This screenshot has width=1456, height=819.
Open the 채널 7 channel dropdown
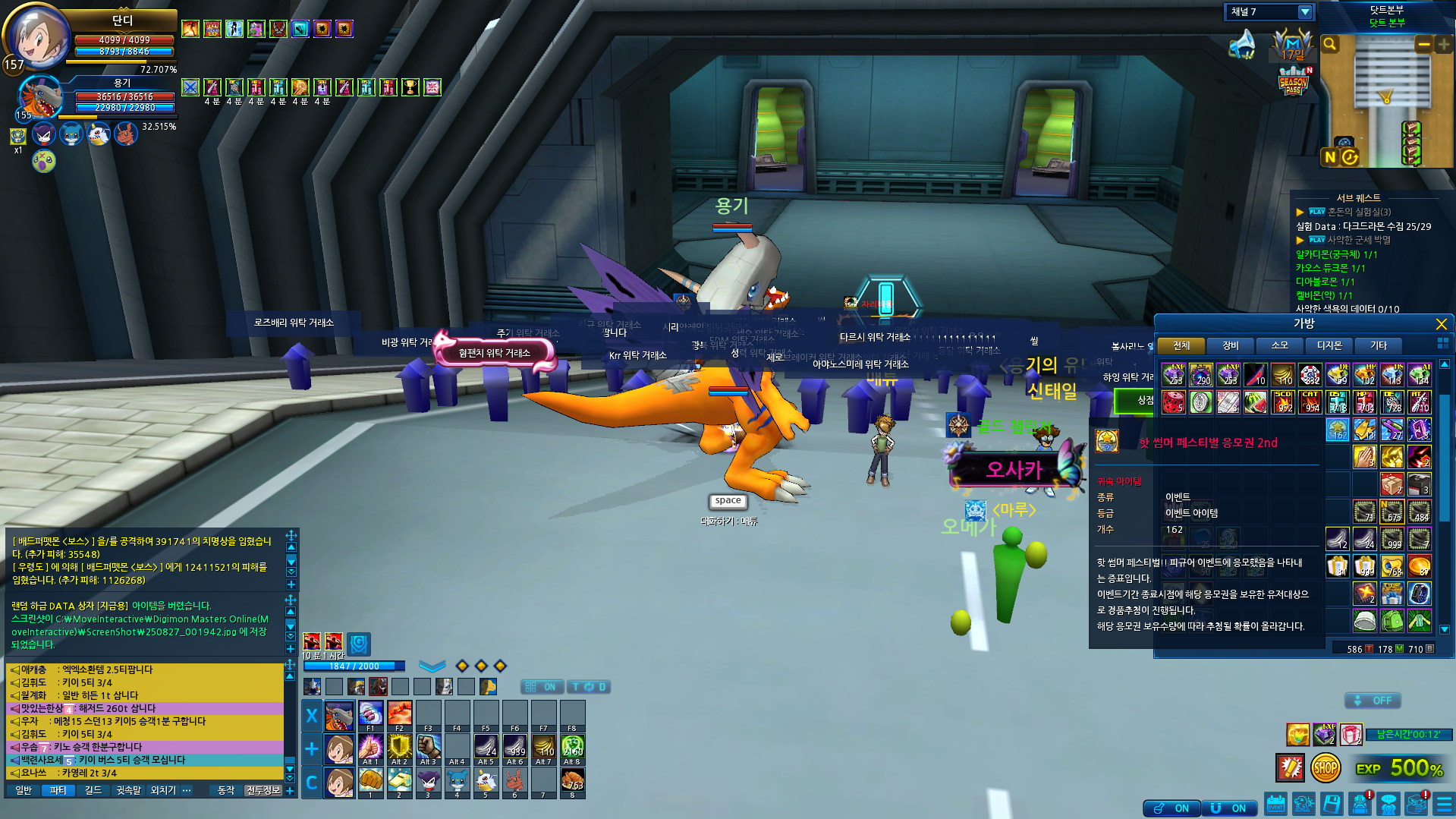1304,12
